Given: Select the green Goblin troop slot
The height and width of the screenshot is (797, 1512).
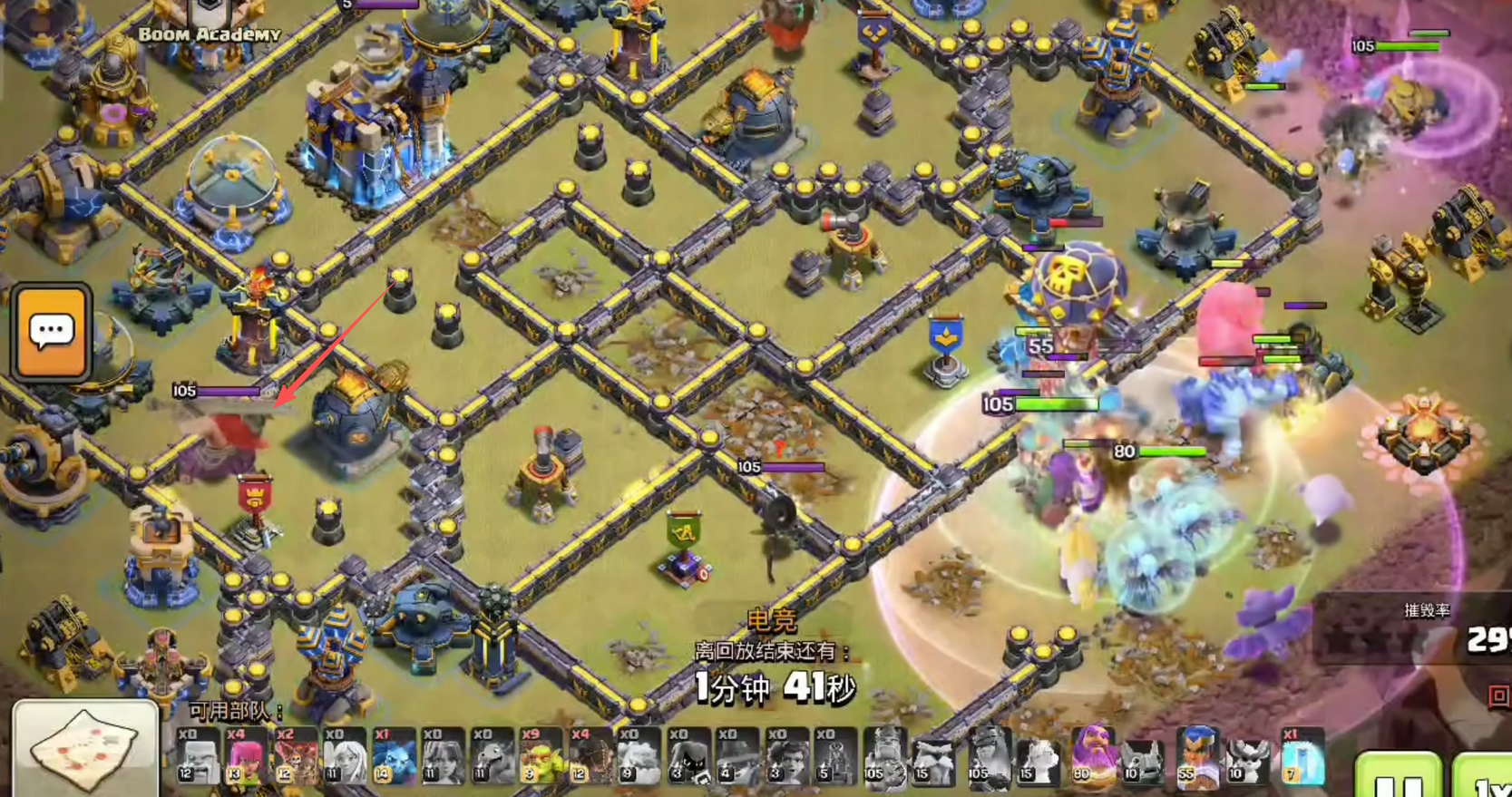Looking at the screenshot, I should (x=541, y=755).
